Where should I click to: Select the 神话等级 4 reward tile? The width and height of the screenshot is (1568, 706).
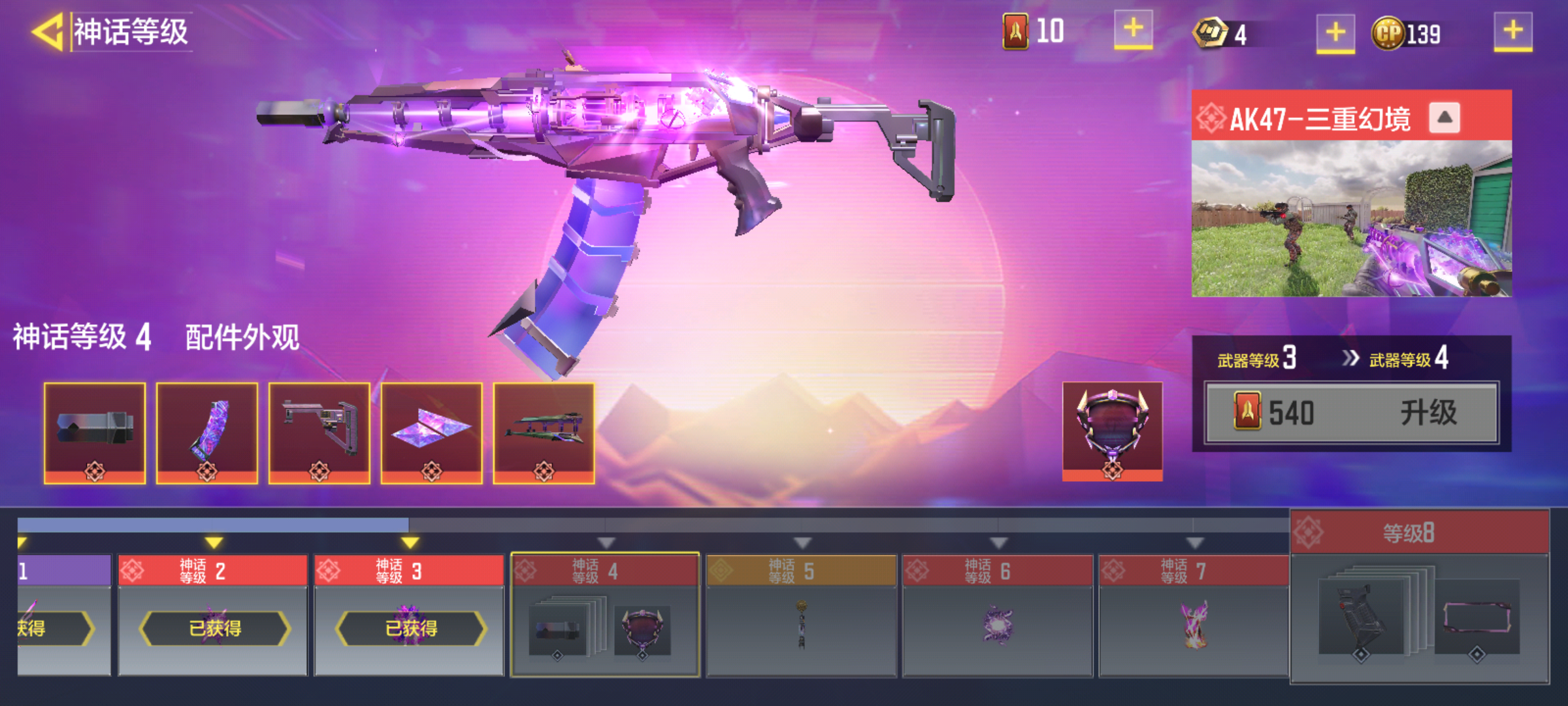pyautogui.click(x=605, y=614)
